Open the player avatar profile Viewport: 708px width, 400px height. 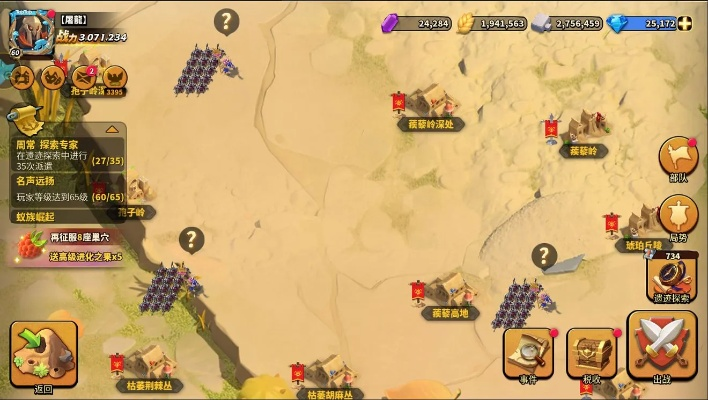(32, 31)
